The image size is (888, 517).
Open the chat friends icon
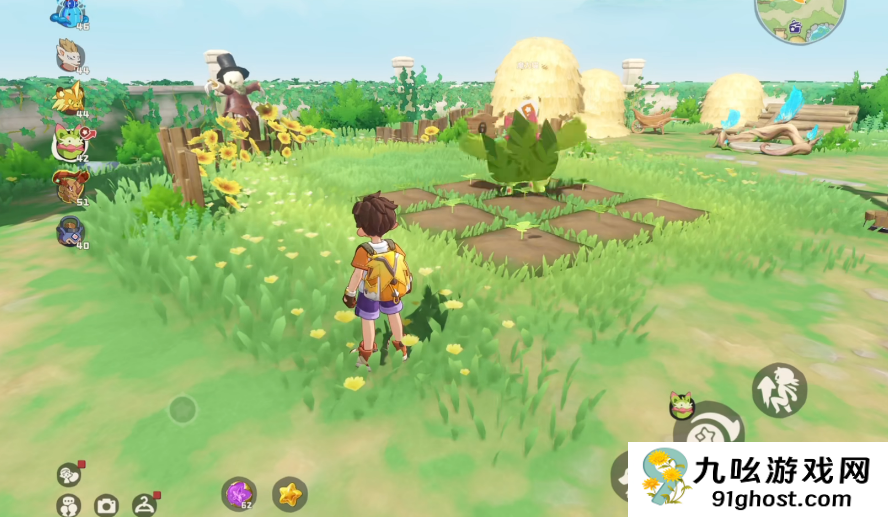(x=68, y=506)
